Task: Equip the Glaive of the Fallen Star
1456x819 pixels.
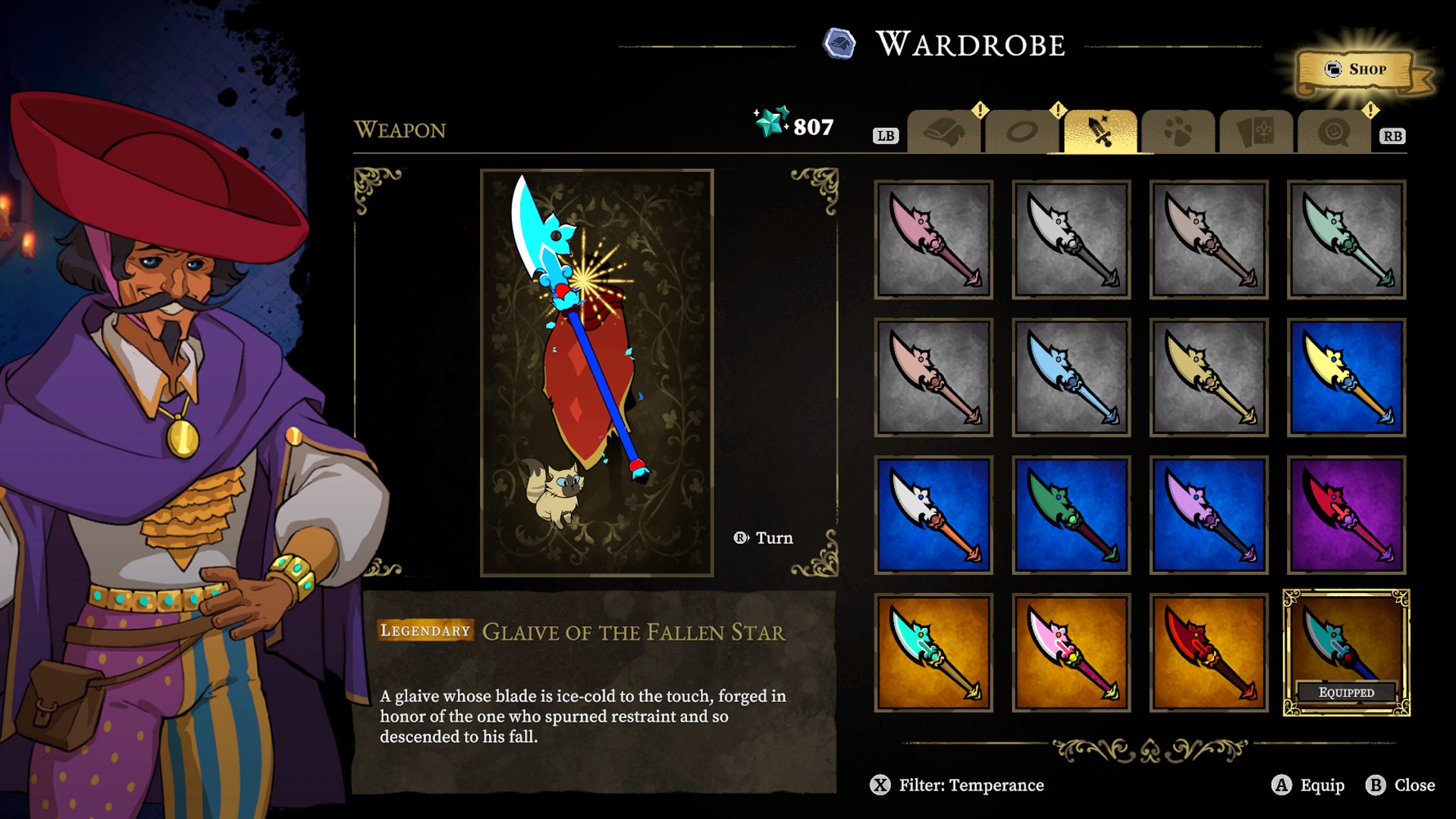Action: pos(1309,786)
